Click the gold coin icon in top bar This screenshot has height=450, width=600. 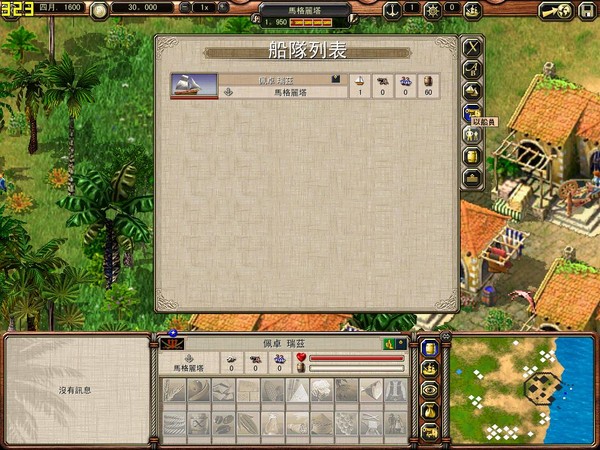tap(100, 10)
